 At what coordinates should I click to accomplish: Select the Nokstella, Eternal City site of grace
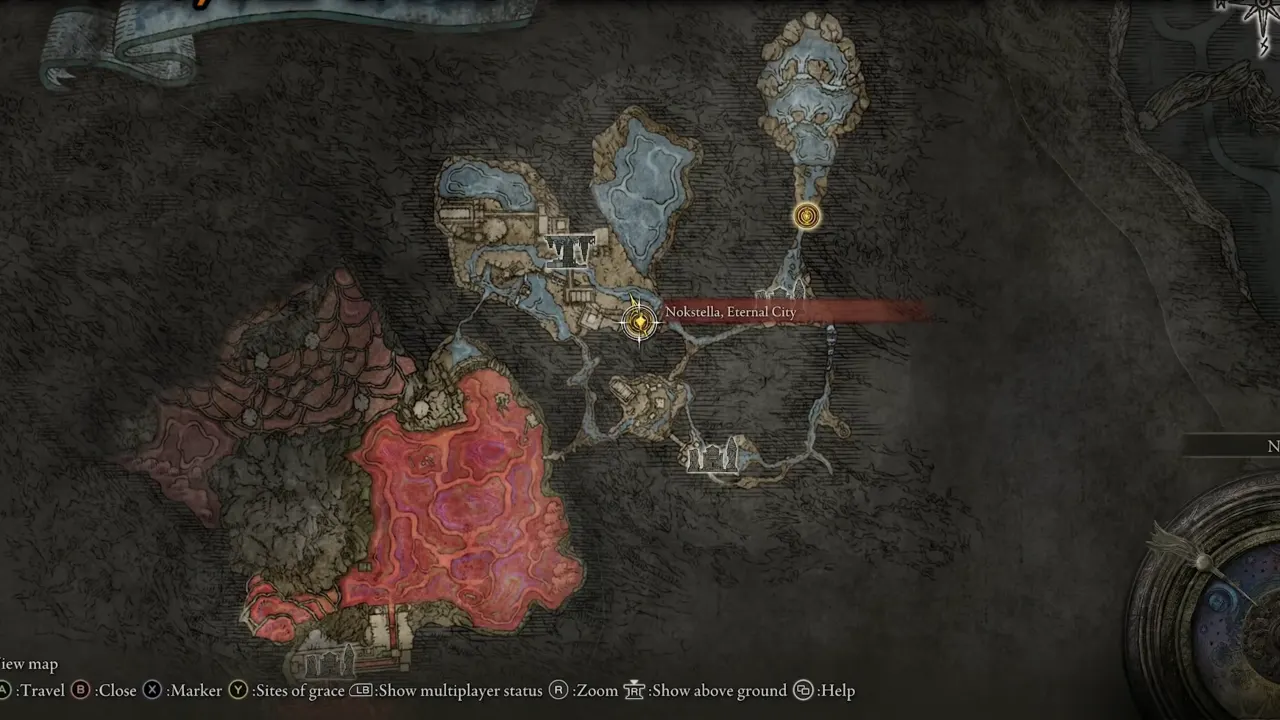pyautogui.click(x=639, y=322)
